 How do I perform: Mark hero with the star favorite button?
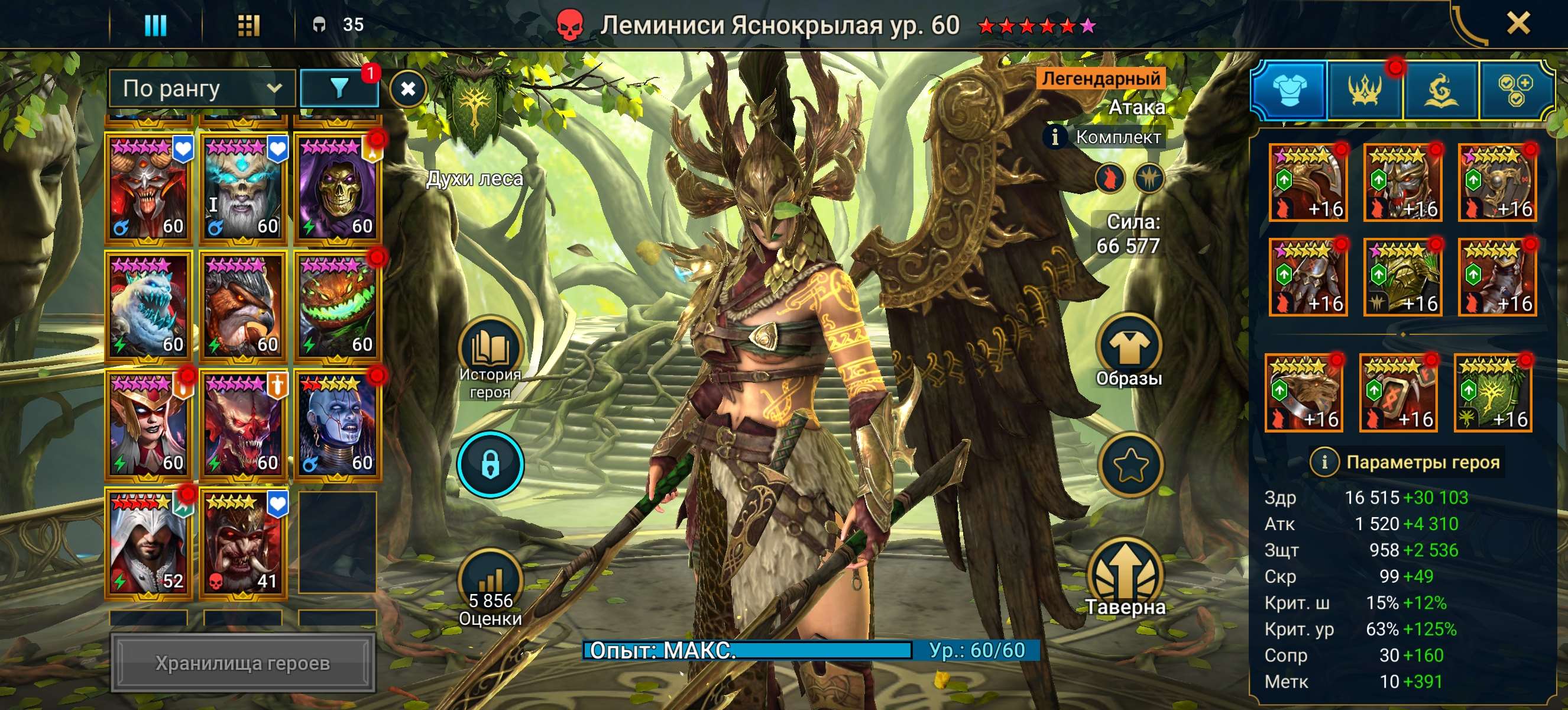(x=1130, y=464)
